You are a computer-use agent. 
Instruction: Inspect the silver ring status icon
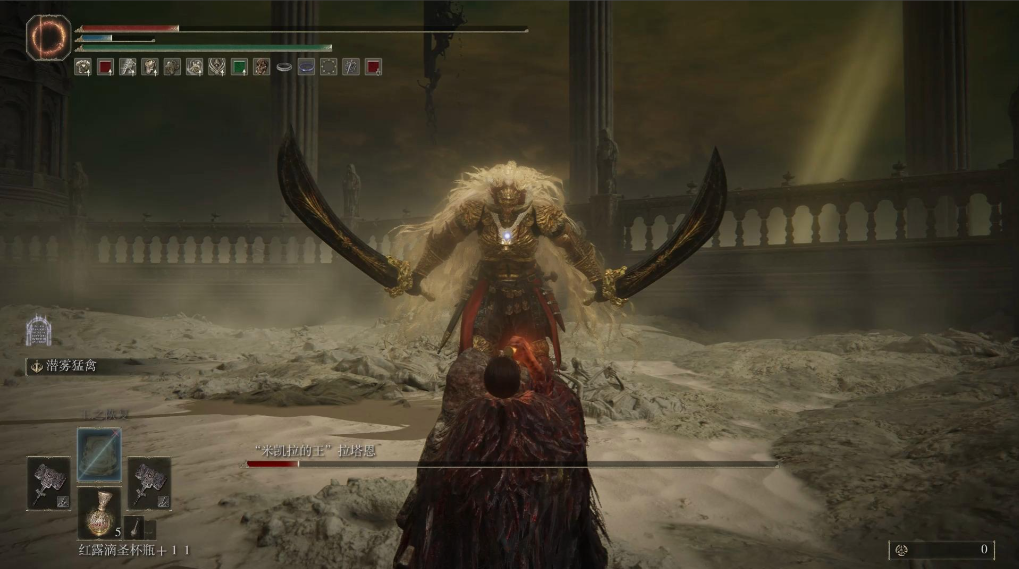[284, 67]
